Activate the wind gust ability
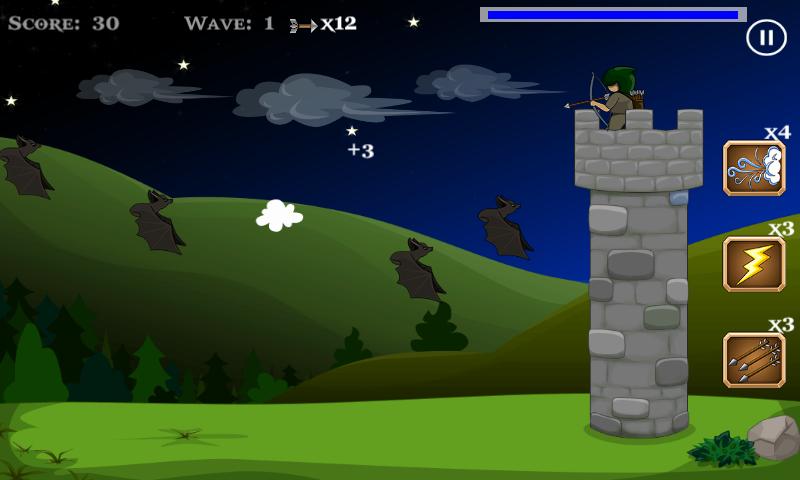 pyautogui.click(x=754, y=168)
